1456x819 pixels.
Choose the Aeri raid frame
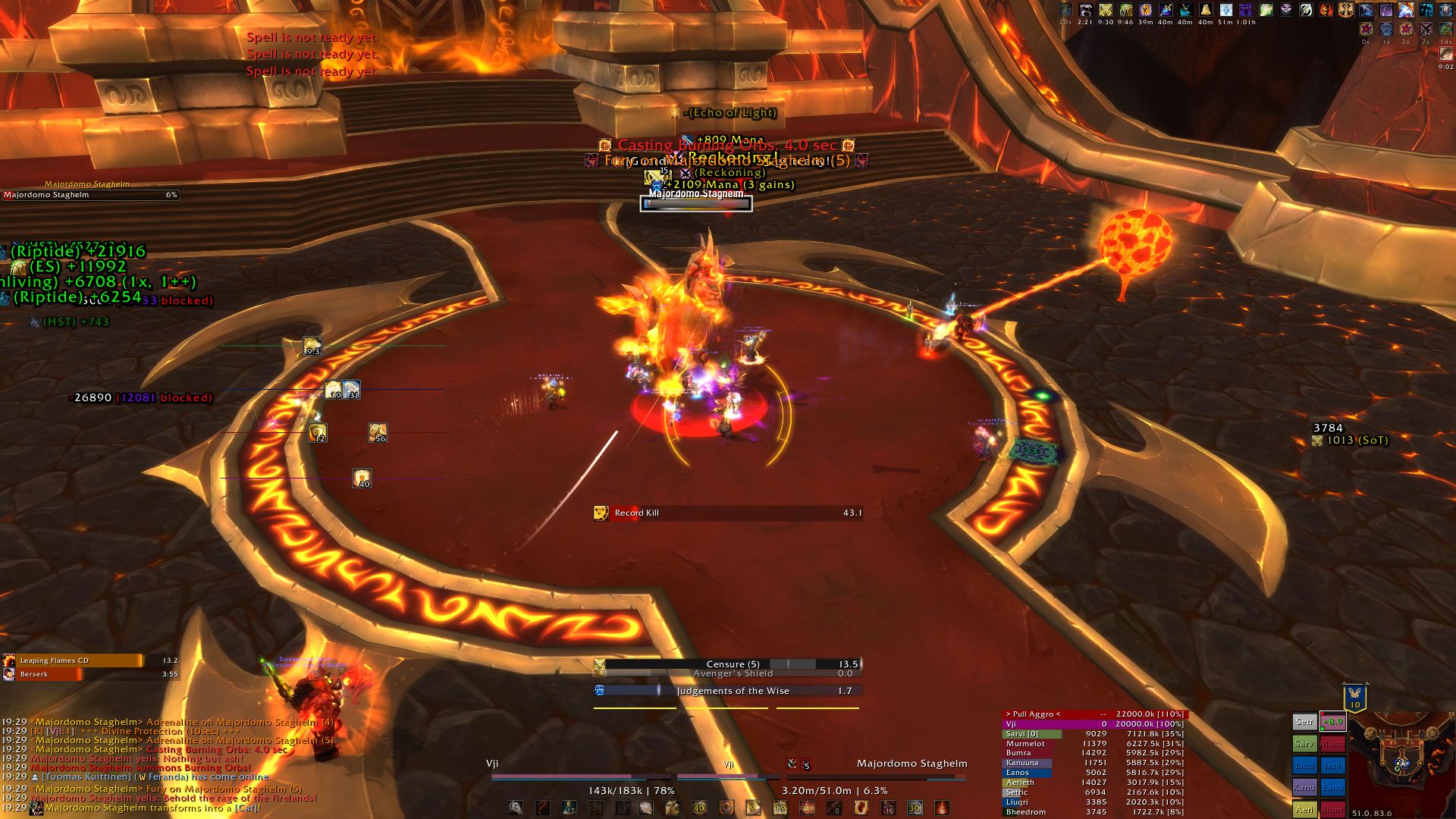(x=1304, y=809)
